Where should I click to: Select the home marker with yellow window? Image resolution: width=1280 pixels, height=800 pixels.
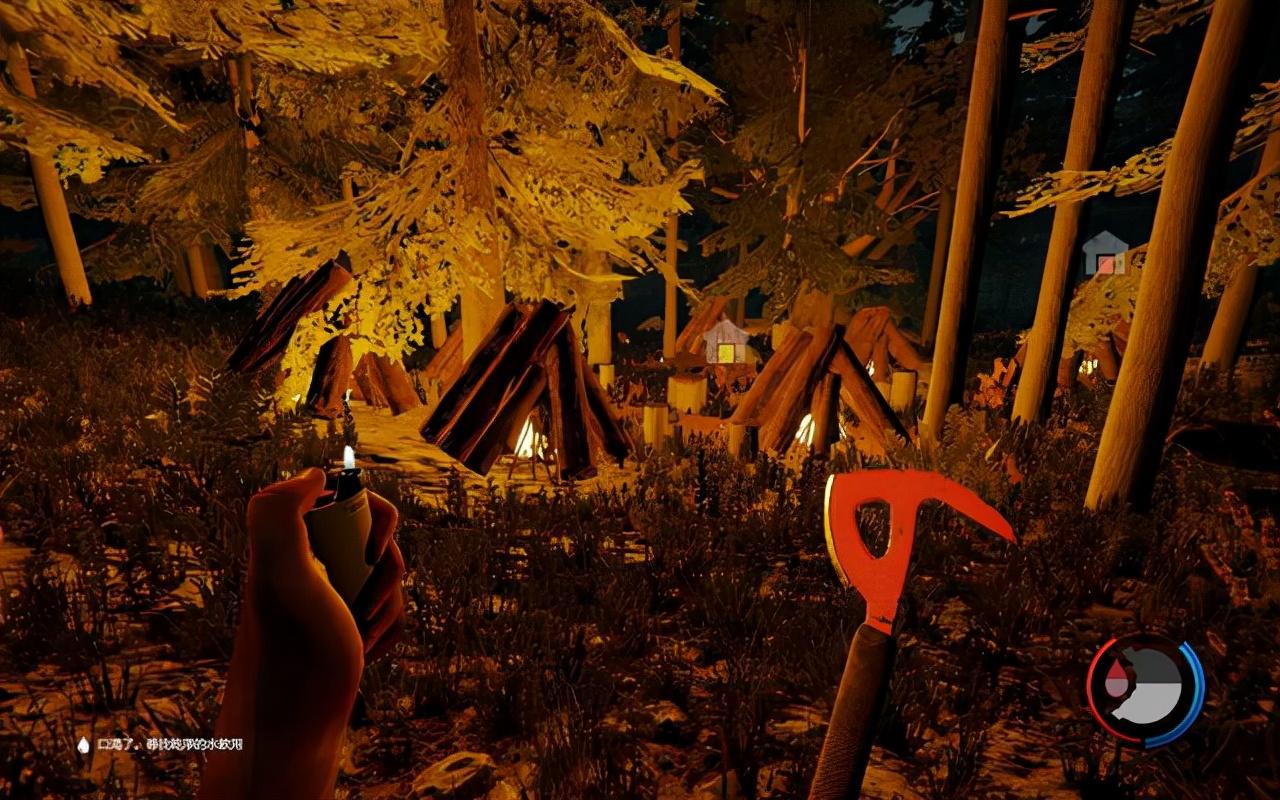[x=726, y=343]
